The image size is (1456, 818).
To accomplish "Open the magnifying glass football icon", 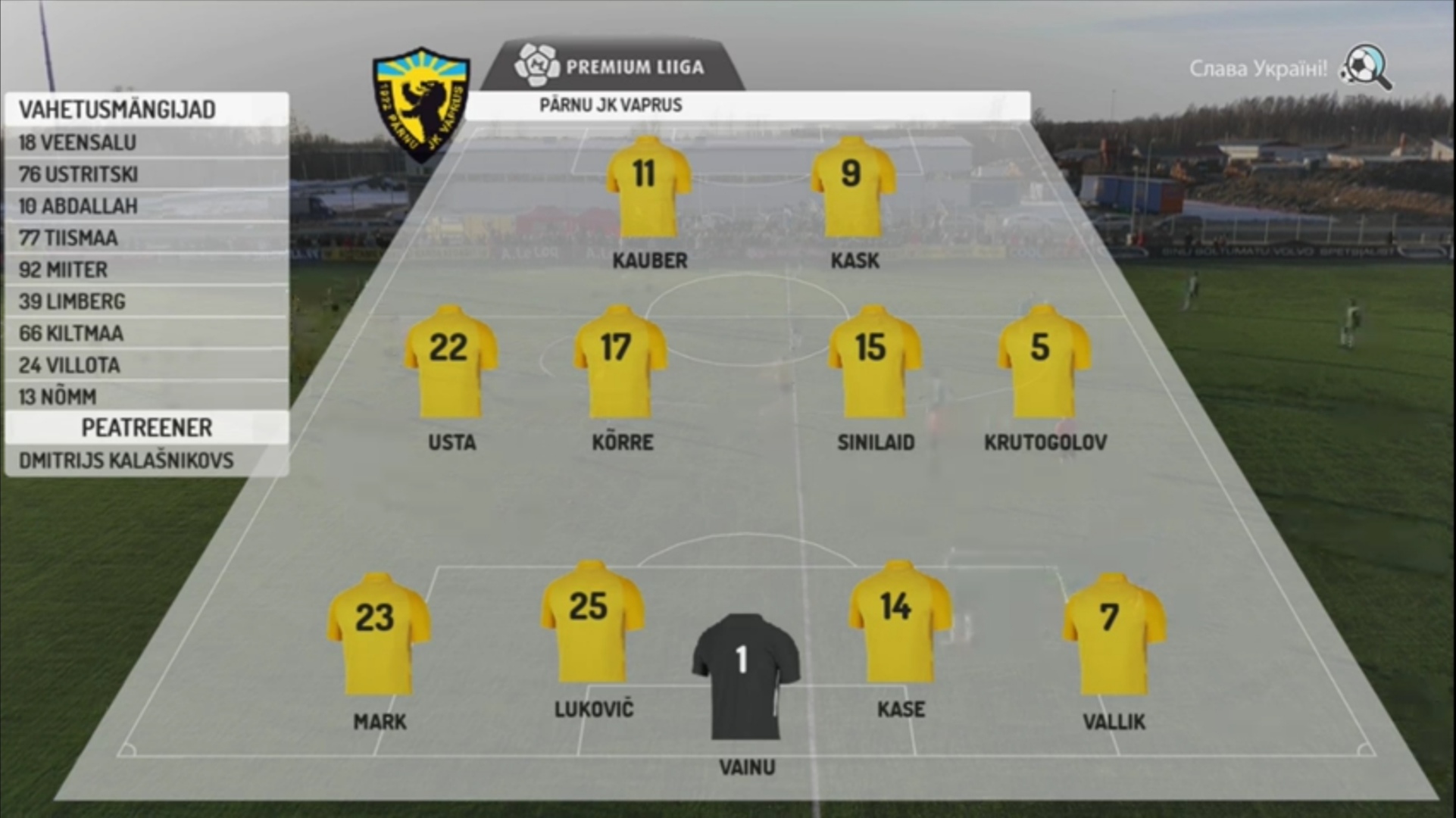I will coord(1366,67).
